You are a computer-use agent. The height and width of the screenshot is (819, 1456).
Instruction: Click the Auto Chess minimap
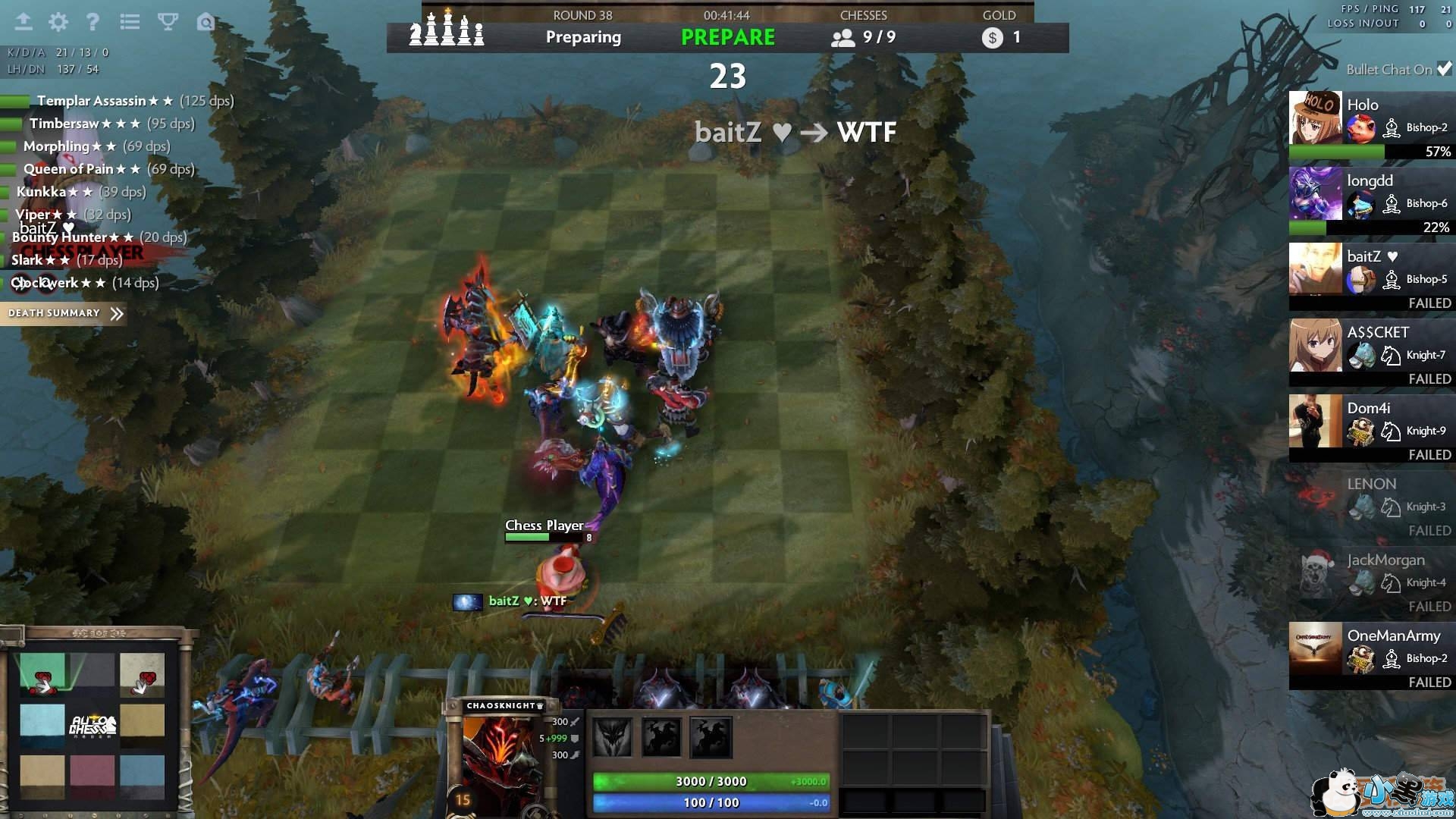(x=93, y=726)
